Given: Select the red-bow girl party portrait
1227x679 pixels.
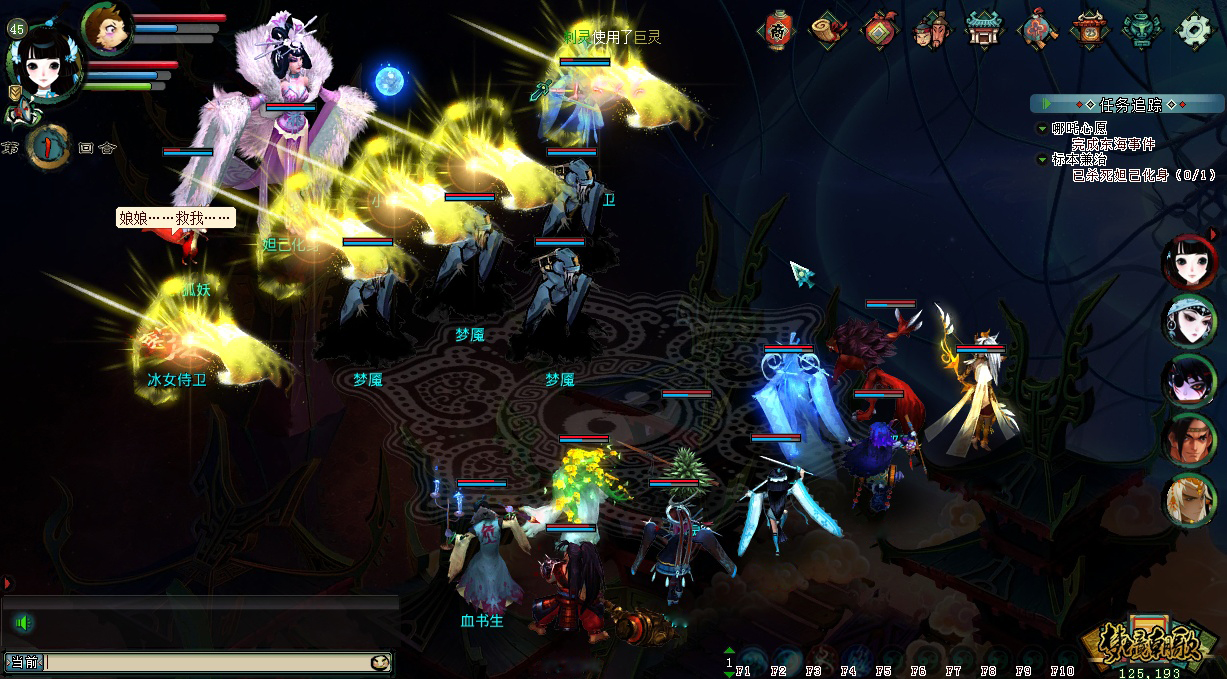Looking at the screenshot, I should 1189,263.
